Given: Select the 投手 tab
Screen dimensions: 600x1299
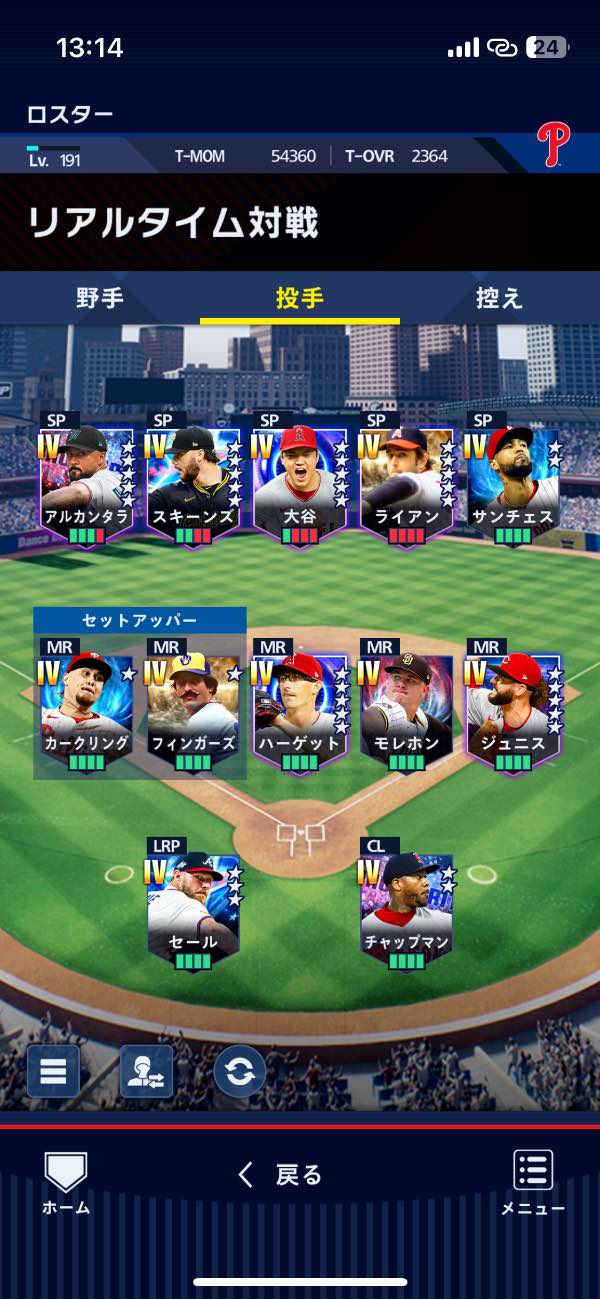Looking at the screenshot, I should click(299, 298).
